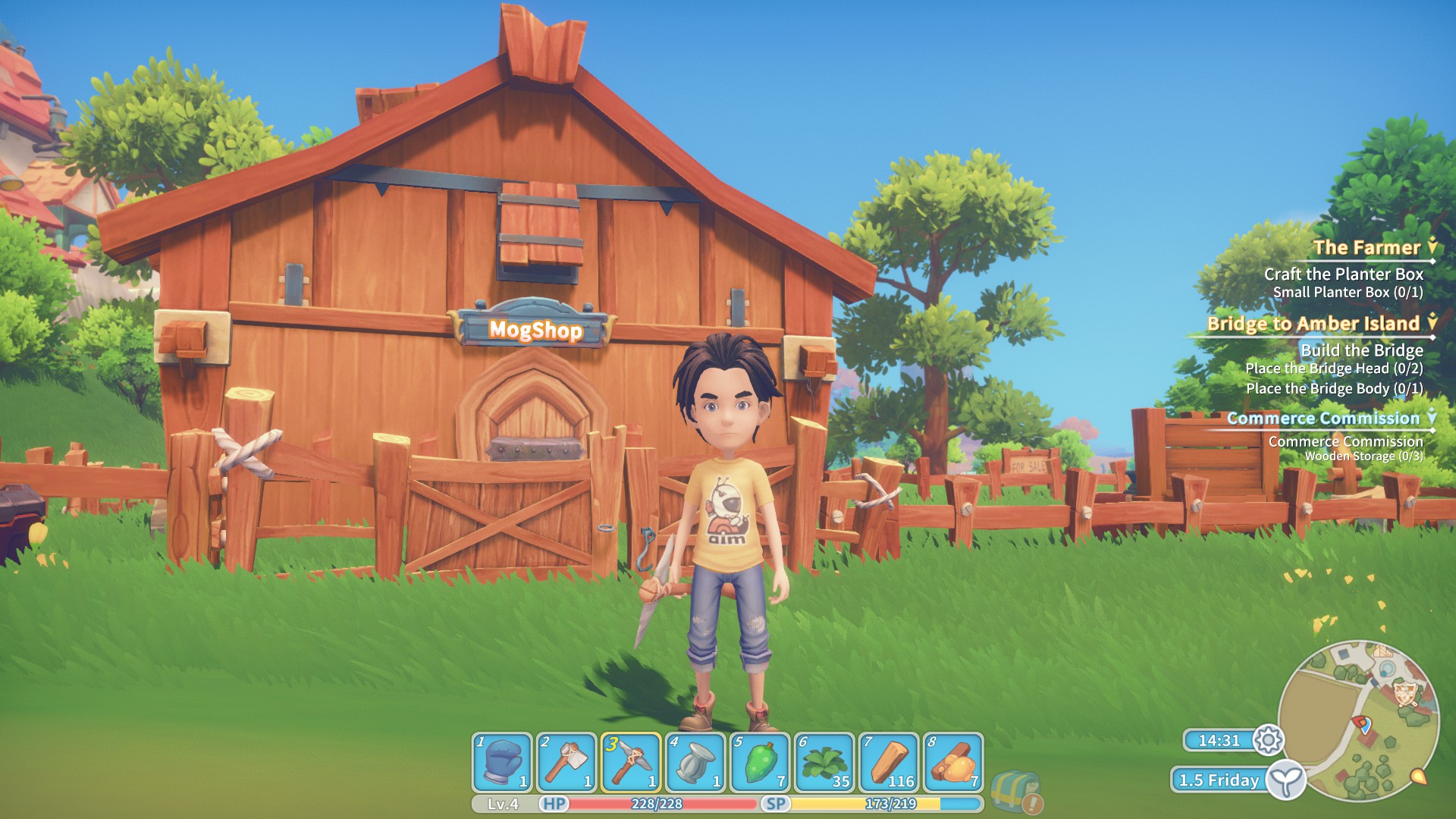Collapse the Bridge to Amber Island quest
1456x819 pixels.
tap(1432, 323)
